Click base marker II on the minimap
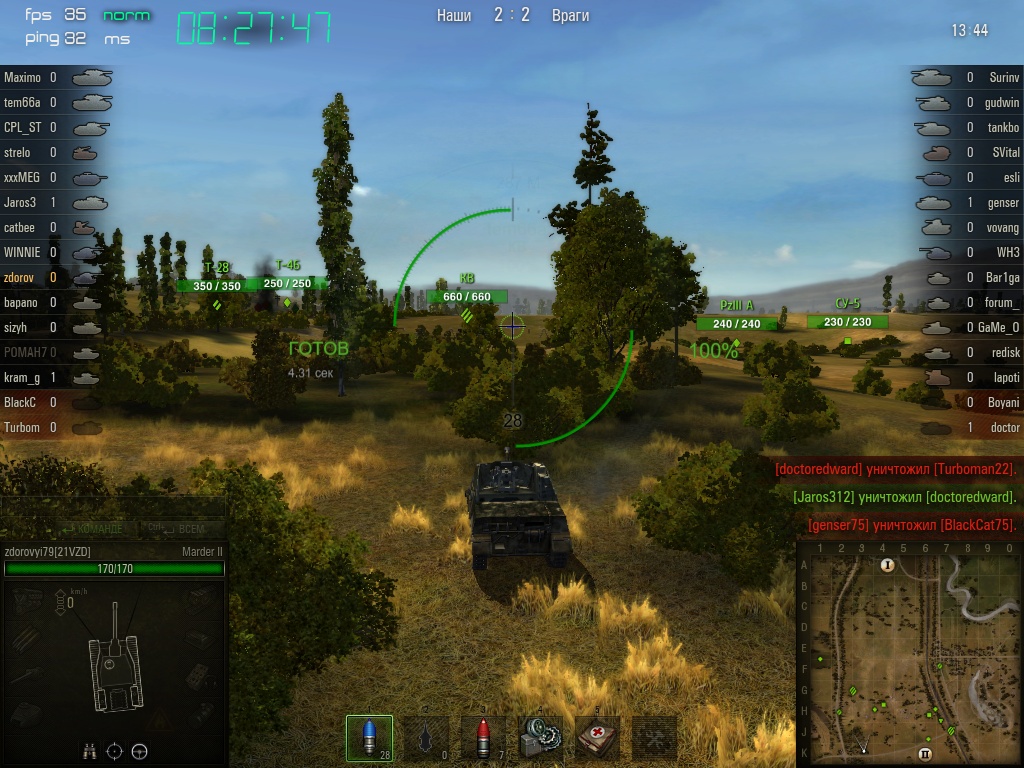The image size is (1024, 768). click(x=925, y=753)
